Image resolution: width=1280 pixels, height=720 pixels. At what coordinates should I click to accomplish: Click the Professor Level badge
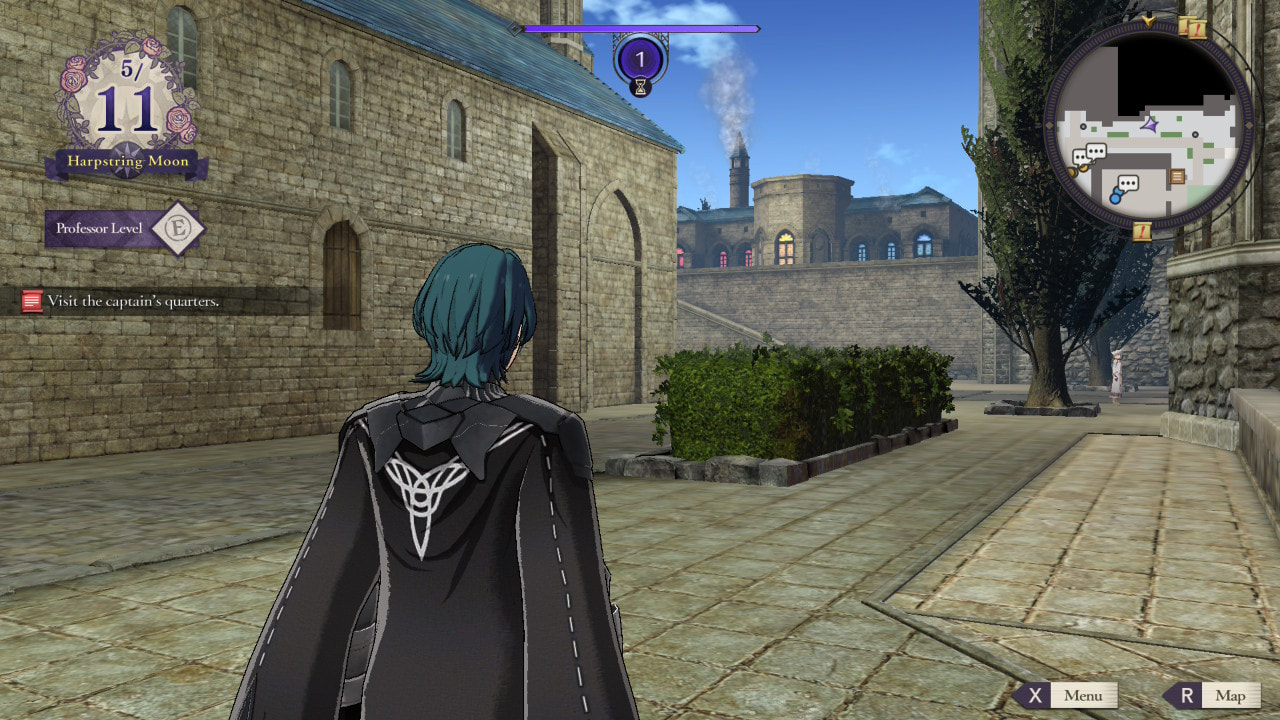coord(125,229)
